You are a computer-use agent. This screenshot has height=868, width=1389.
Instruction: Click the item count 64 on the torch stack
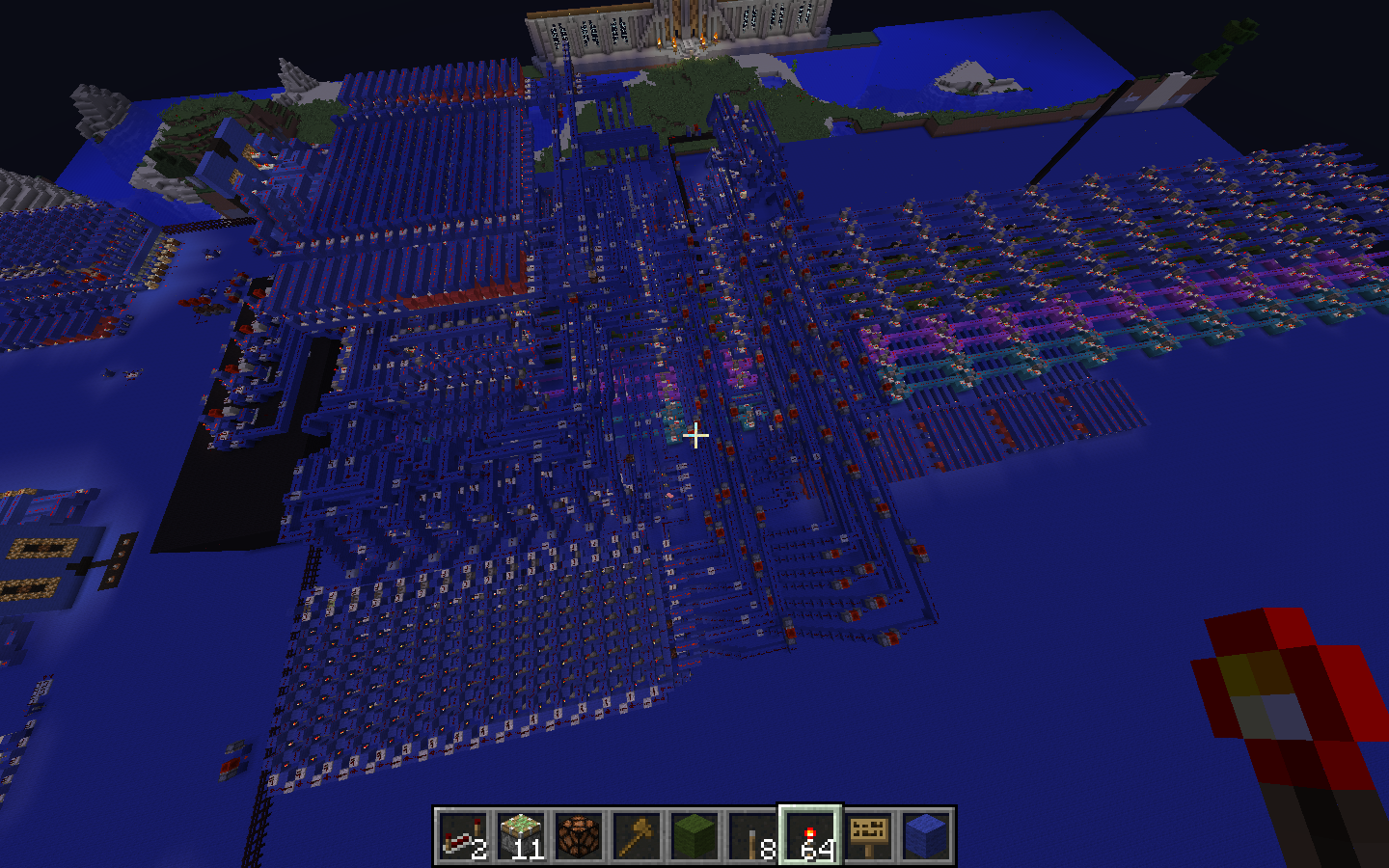pos(816,849)
